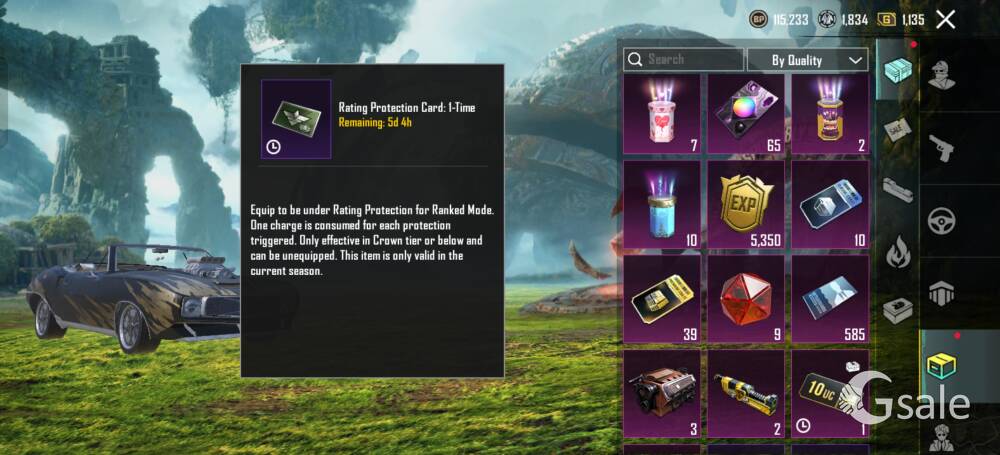Image resolution: width=1000 pixels, height=455 pixels.
Task: Open the By Quality sort dropdown
Action: click(806, 60)
